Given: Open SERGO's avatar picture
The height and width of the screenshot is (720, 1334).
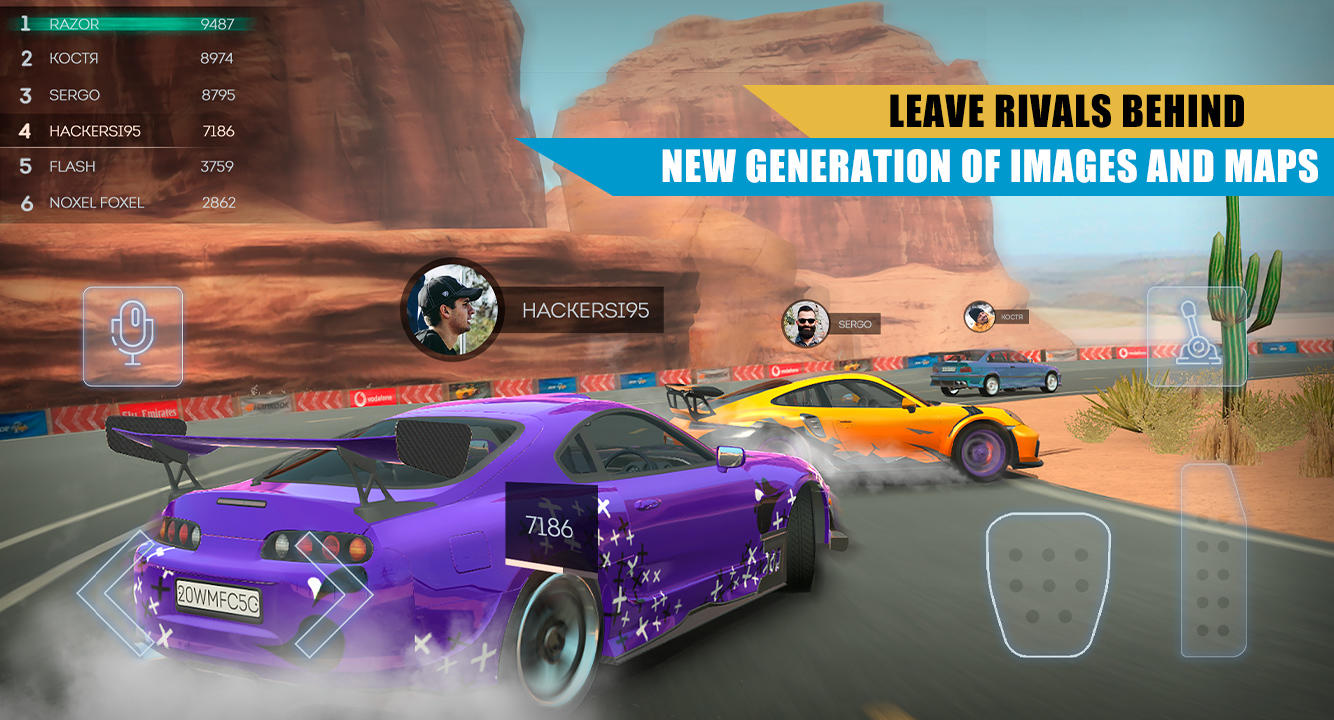Looking at the screenshot, I should click(803, 323).
